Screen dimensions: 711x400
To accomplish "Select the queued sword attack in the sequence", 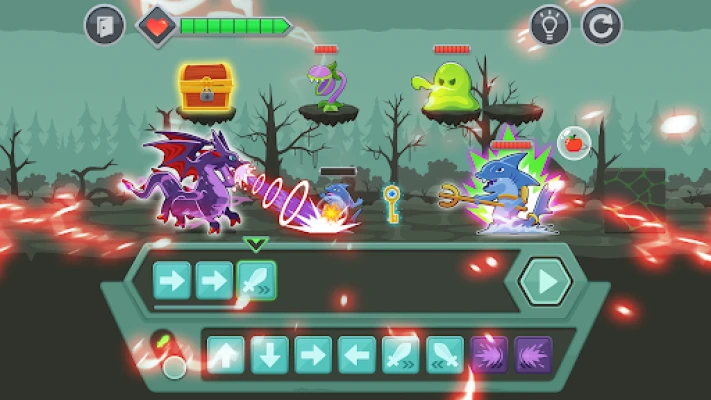I will (x=256, y=281).
